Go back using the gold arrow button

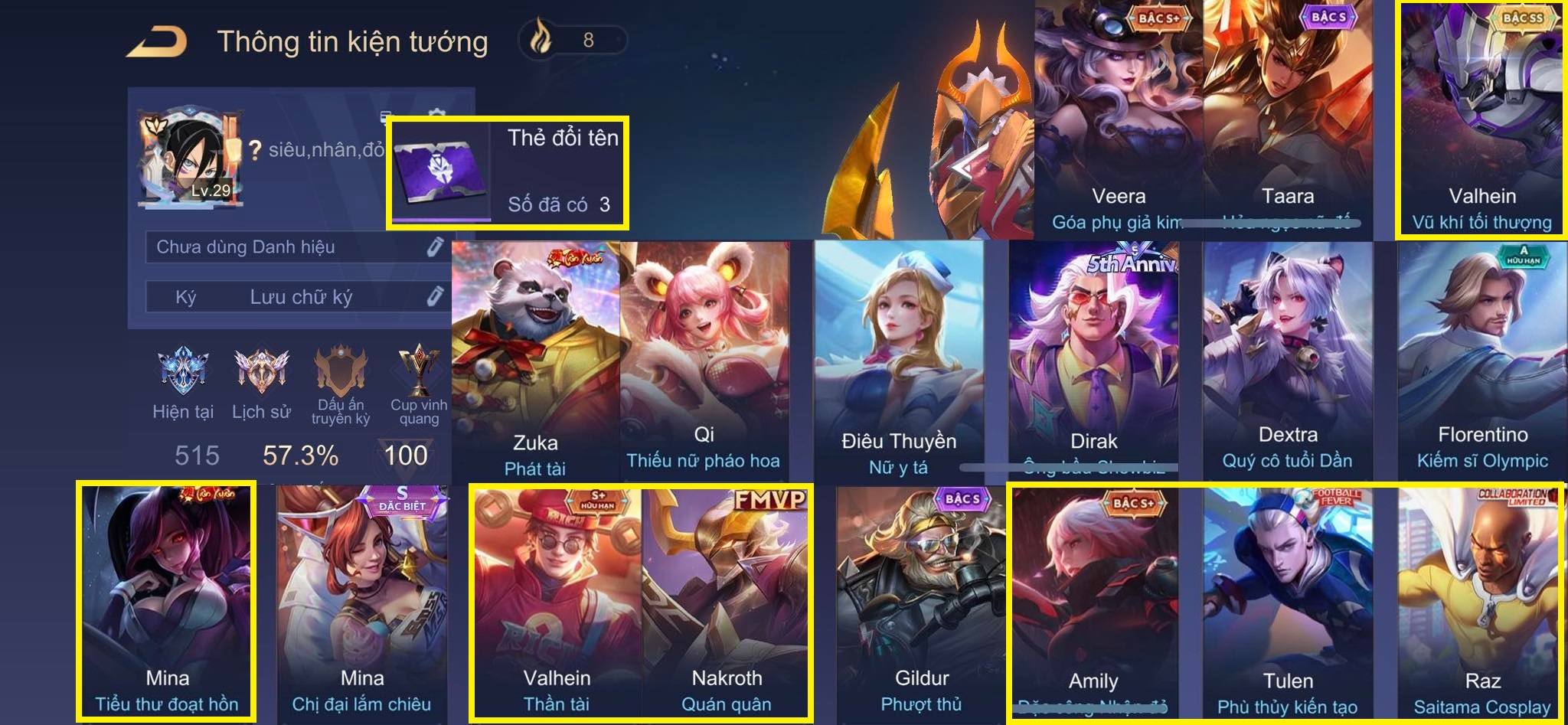pyautogui.click(x=157, y=41)
